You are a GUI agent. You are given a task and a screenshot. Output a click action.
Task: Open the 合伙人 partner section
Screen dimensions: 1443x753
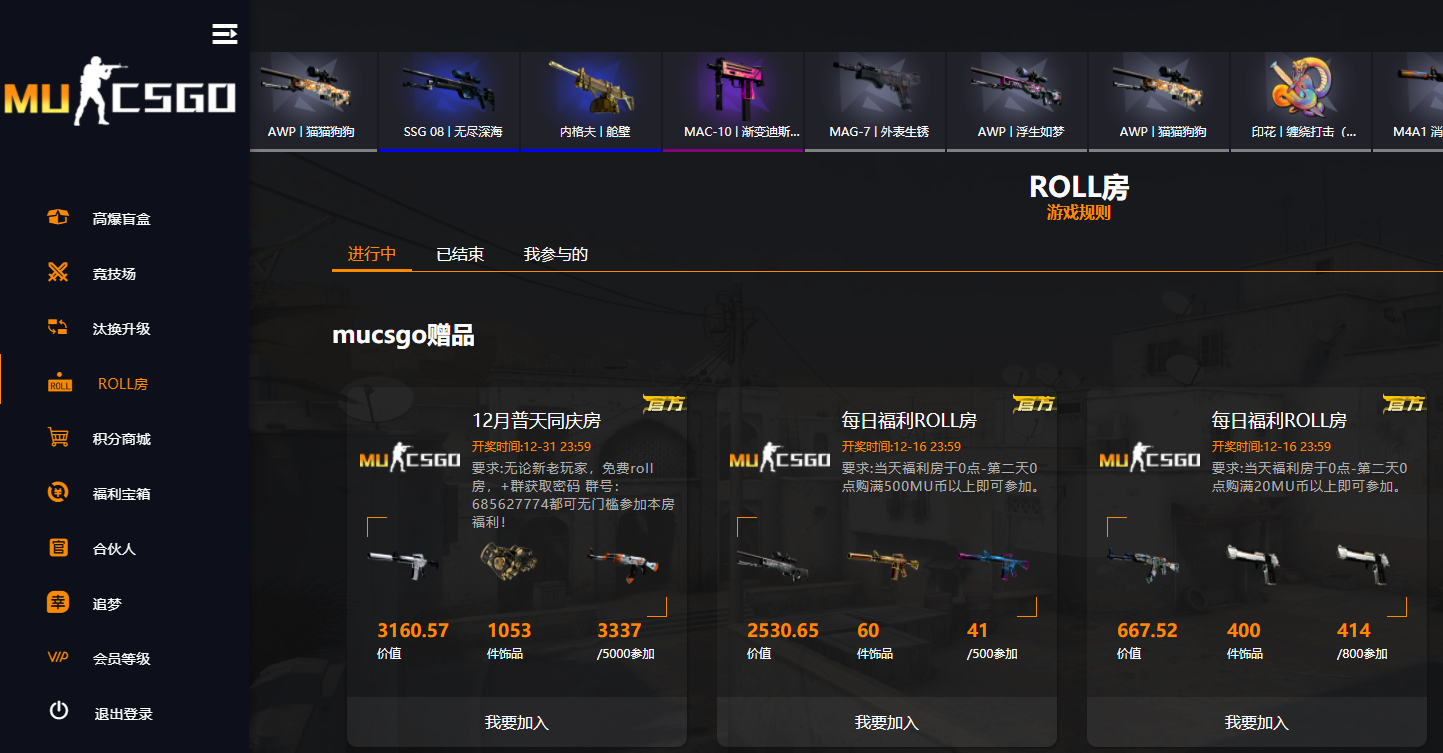[x=57, y=548]
